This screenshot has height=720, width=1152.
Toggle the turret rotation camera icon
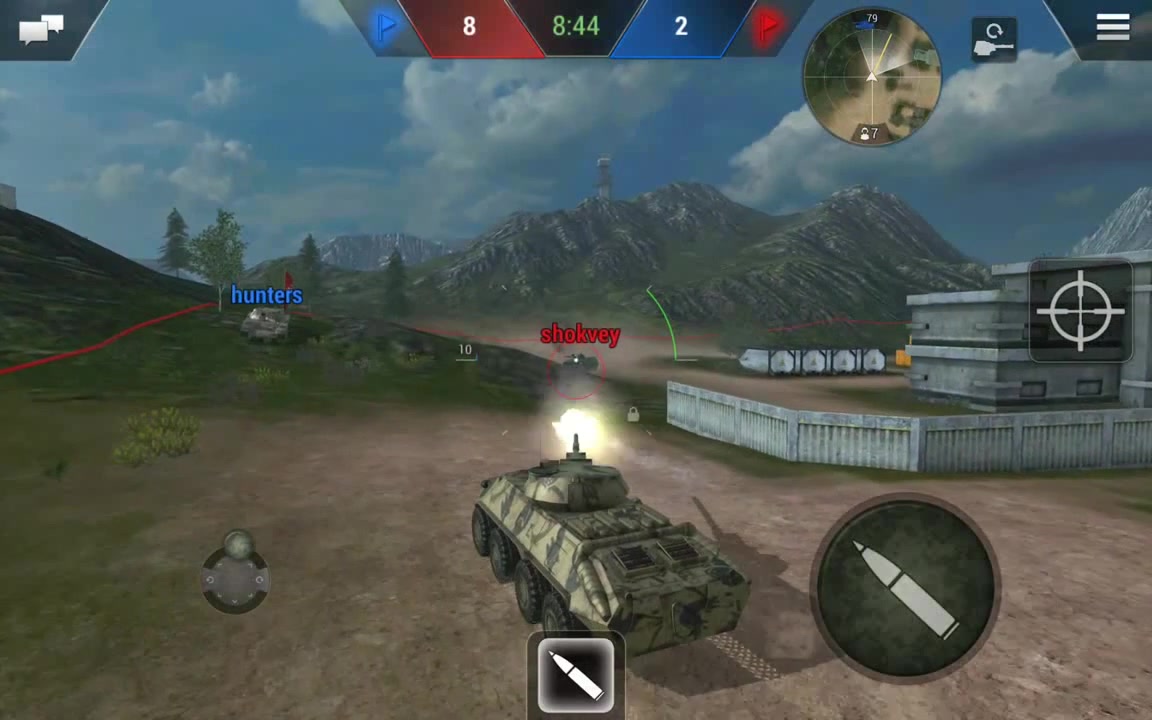[994, 40]
